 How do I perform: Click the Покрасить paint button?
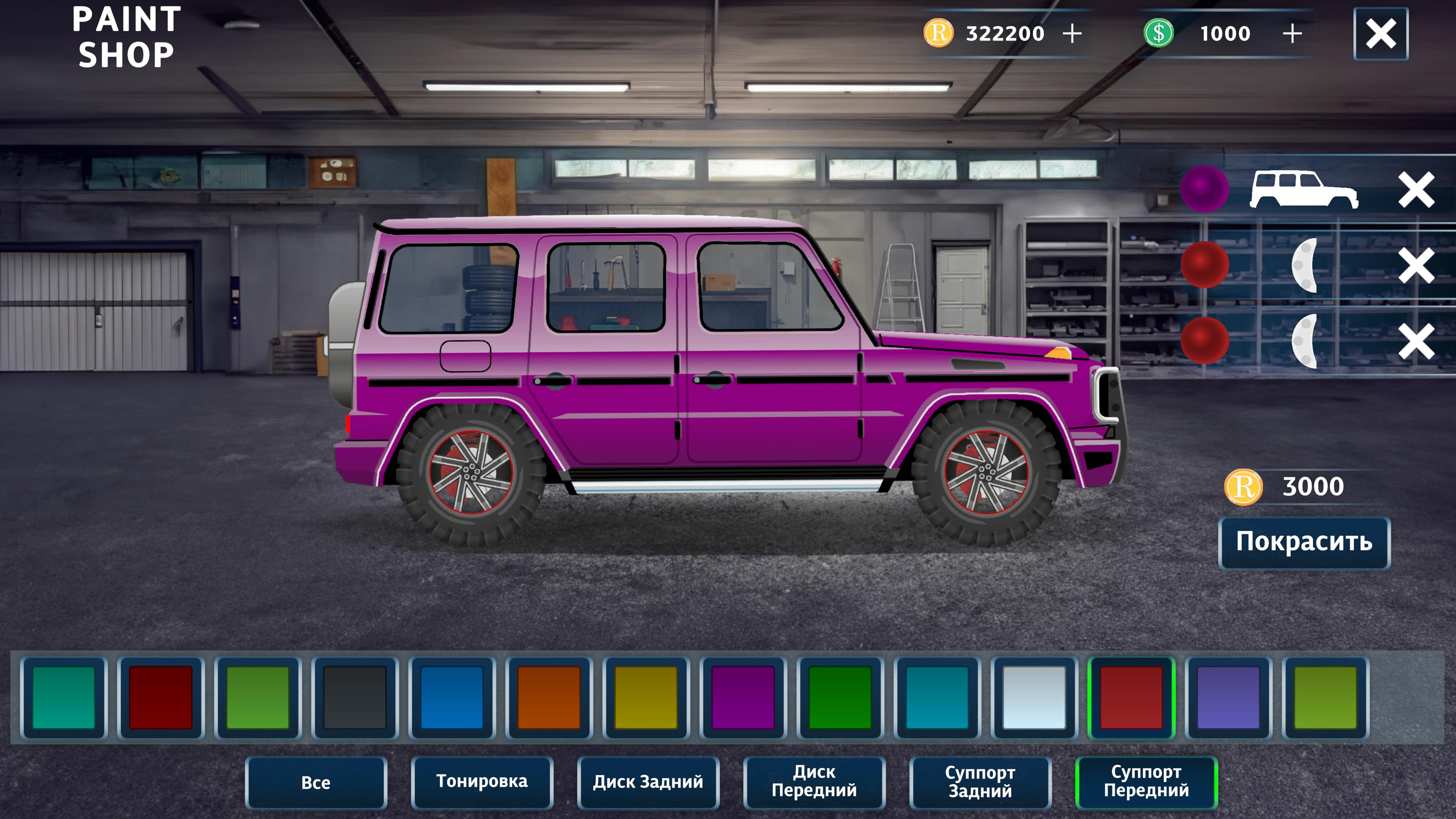click(x=1304, y=542)
